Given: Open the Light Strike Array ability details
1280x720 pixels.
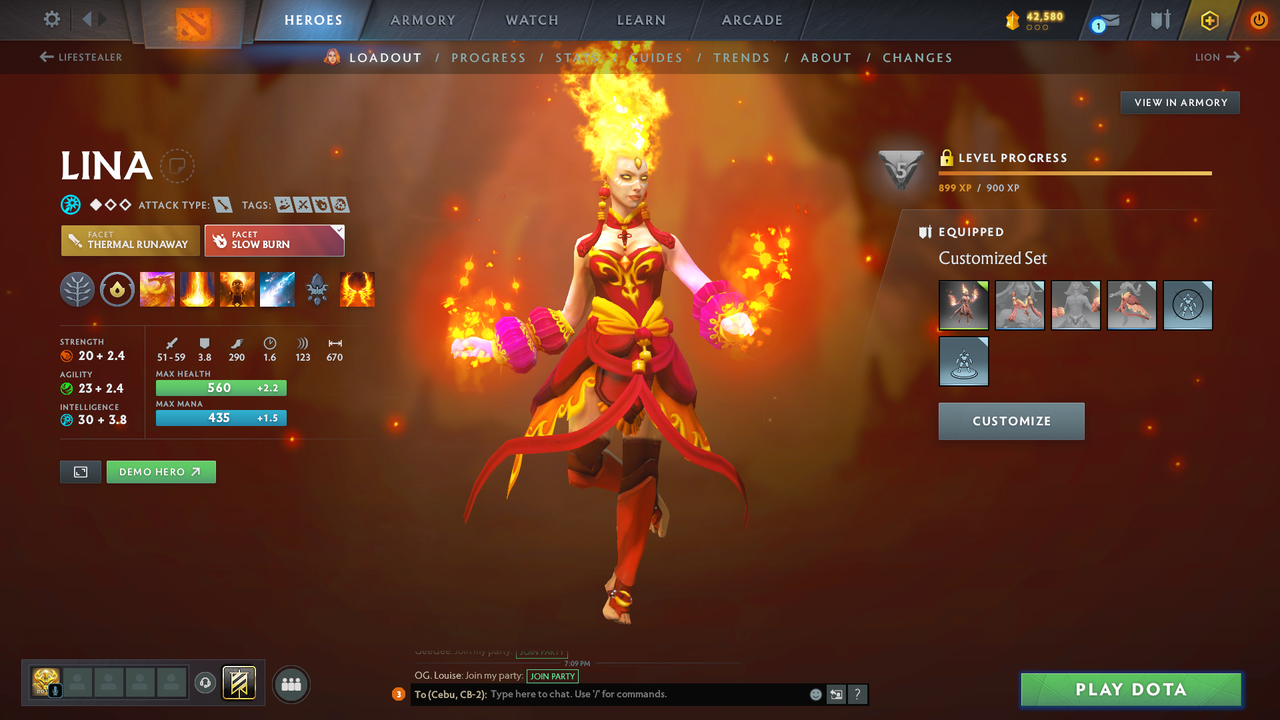Looking at the screenshot, I should (197, 290).
